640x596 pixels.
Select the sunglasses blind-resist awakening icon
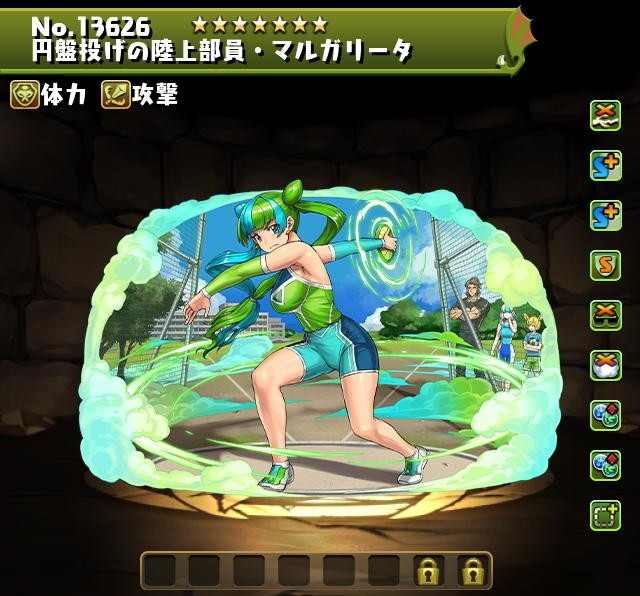(x=604, y=313)
